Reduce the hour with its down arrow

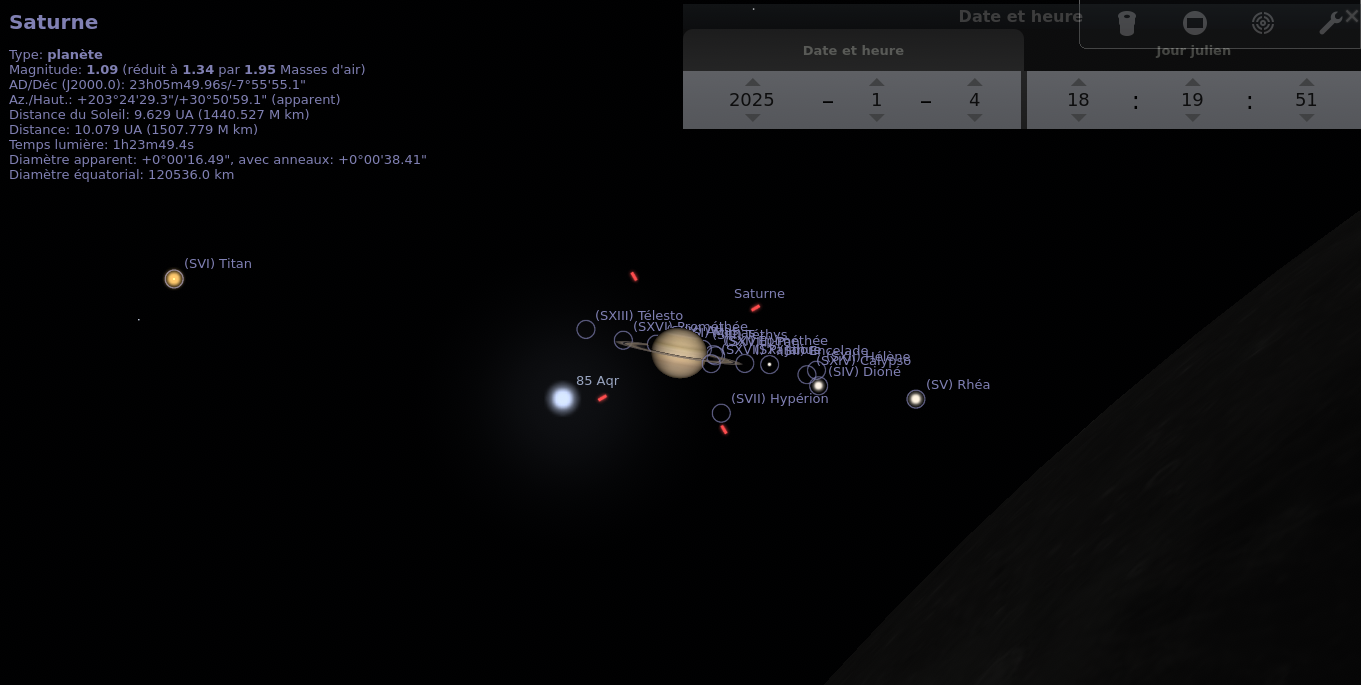[1078, 117]
